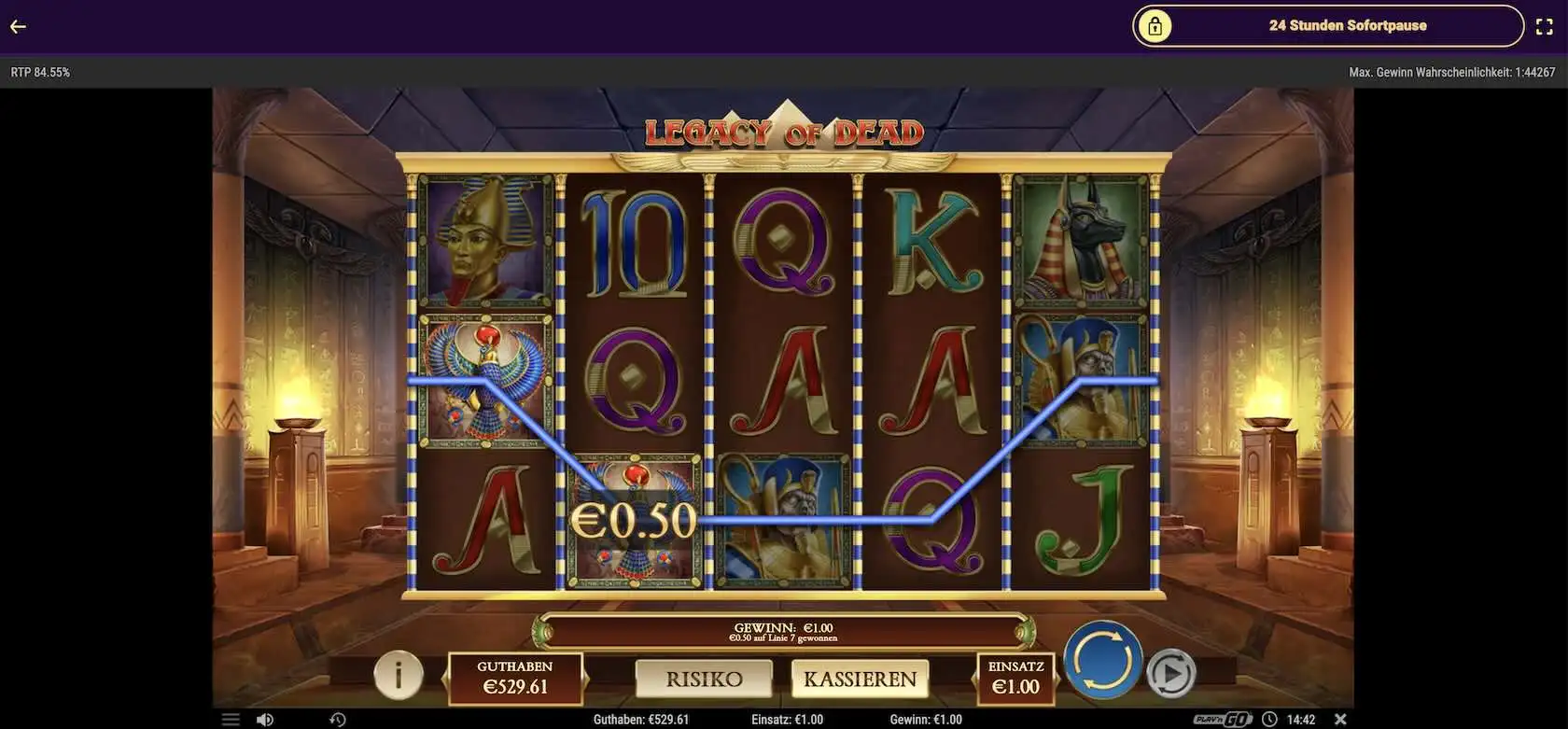Open the hamburger menu in bottom bar

pyautogui.click(x=231, y=720)
